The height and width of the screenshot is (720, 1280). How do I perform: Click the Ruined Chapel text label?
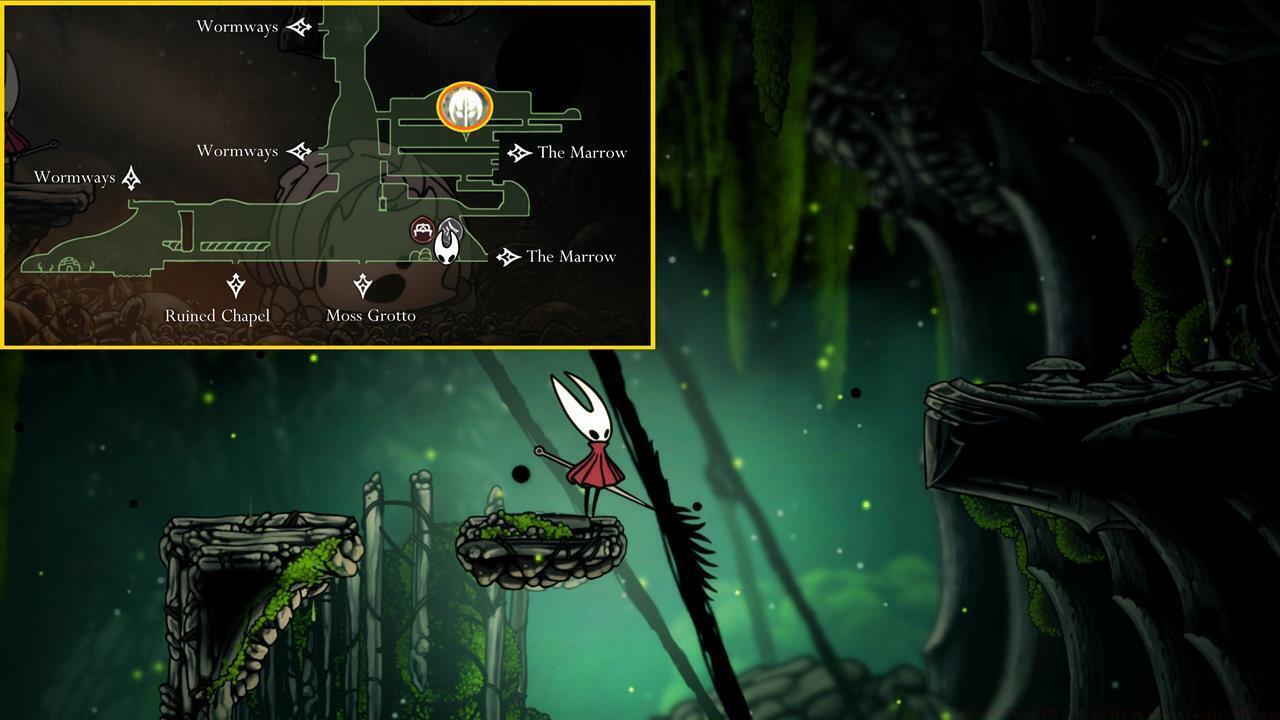coord(218,315)
